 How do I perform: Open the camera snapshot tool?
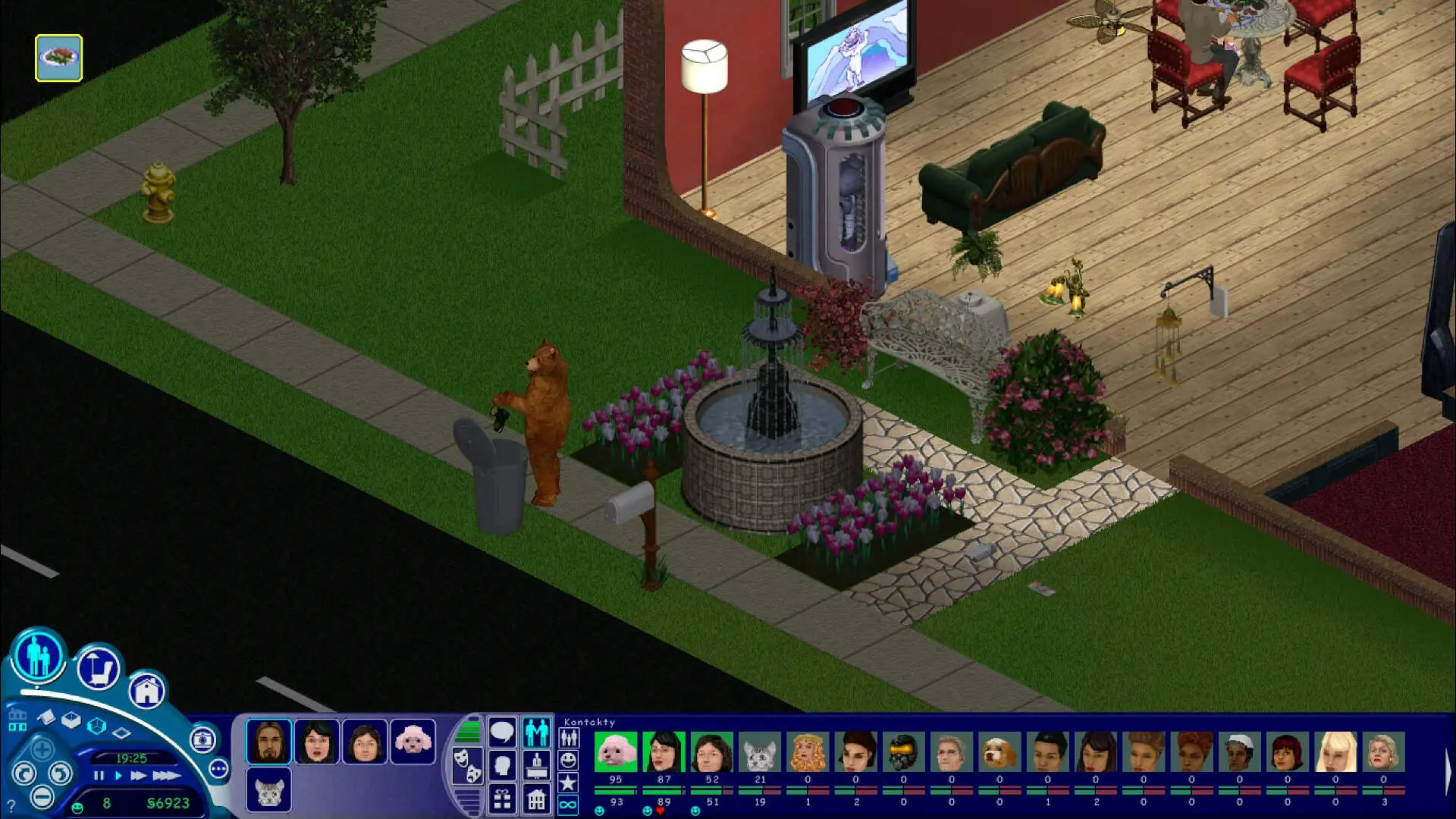pos(202,739)
